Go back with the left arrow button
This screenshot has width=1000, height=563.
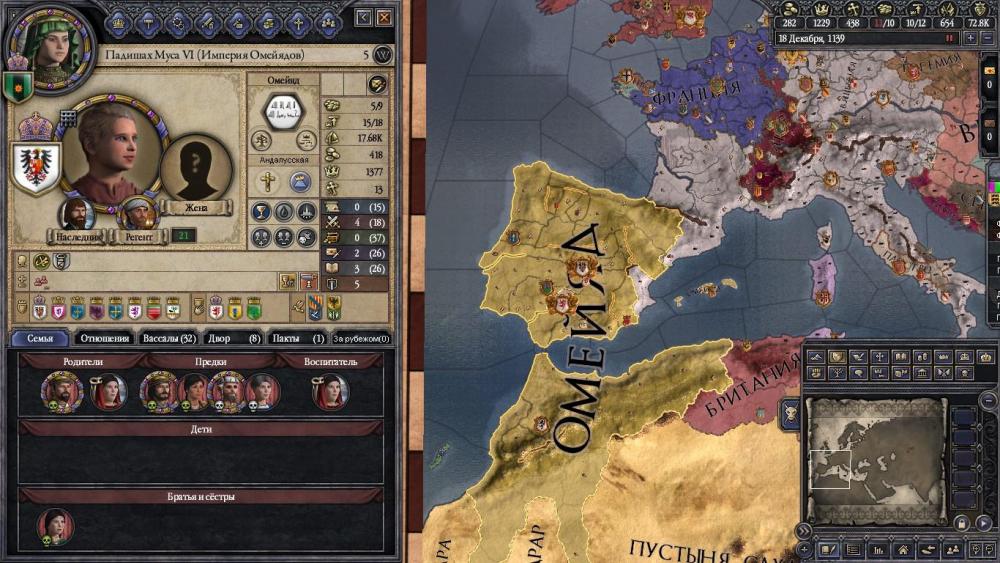coord(363,17)
